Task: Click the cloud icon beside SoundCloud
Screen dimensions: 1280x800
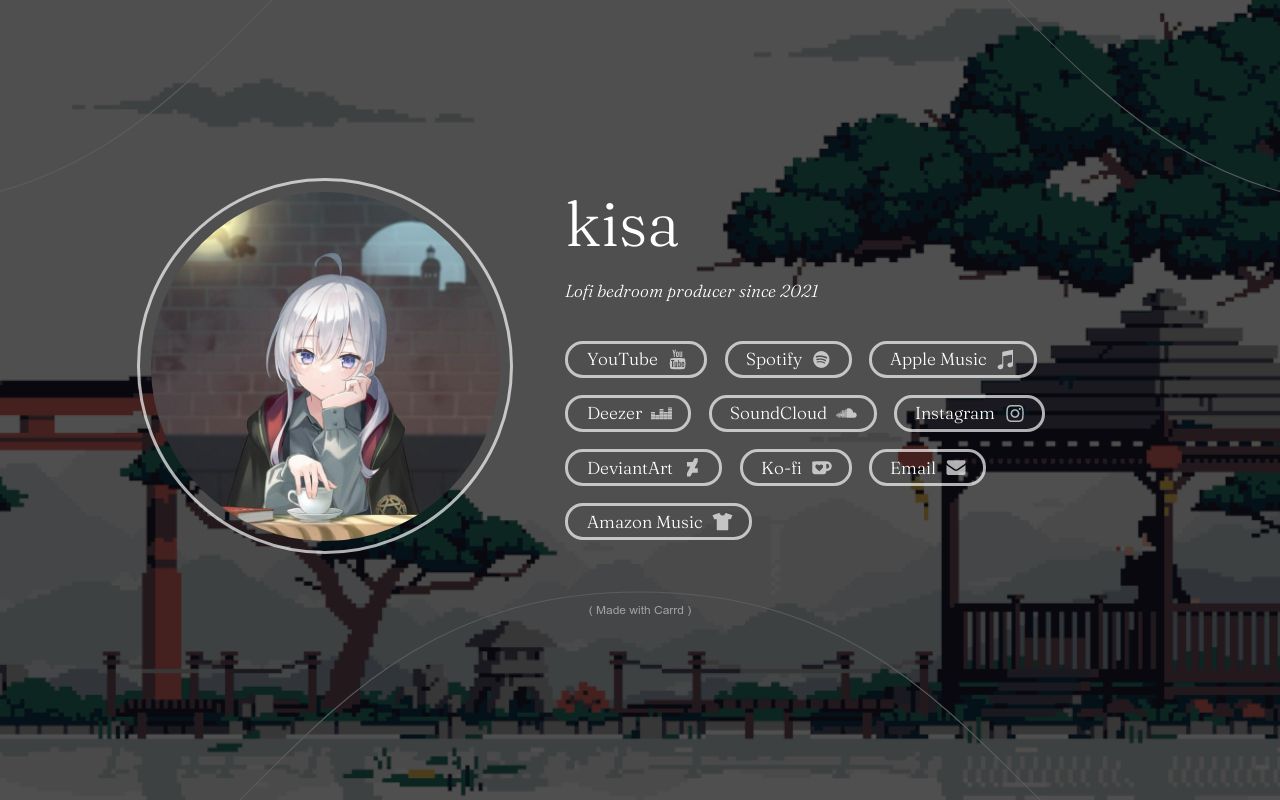Action: coord(846,413)
